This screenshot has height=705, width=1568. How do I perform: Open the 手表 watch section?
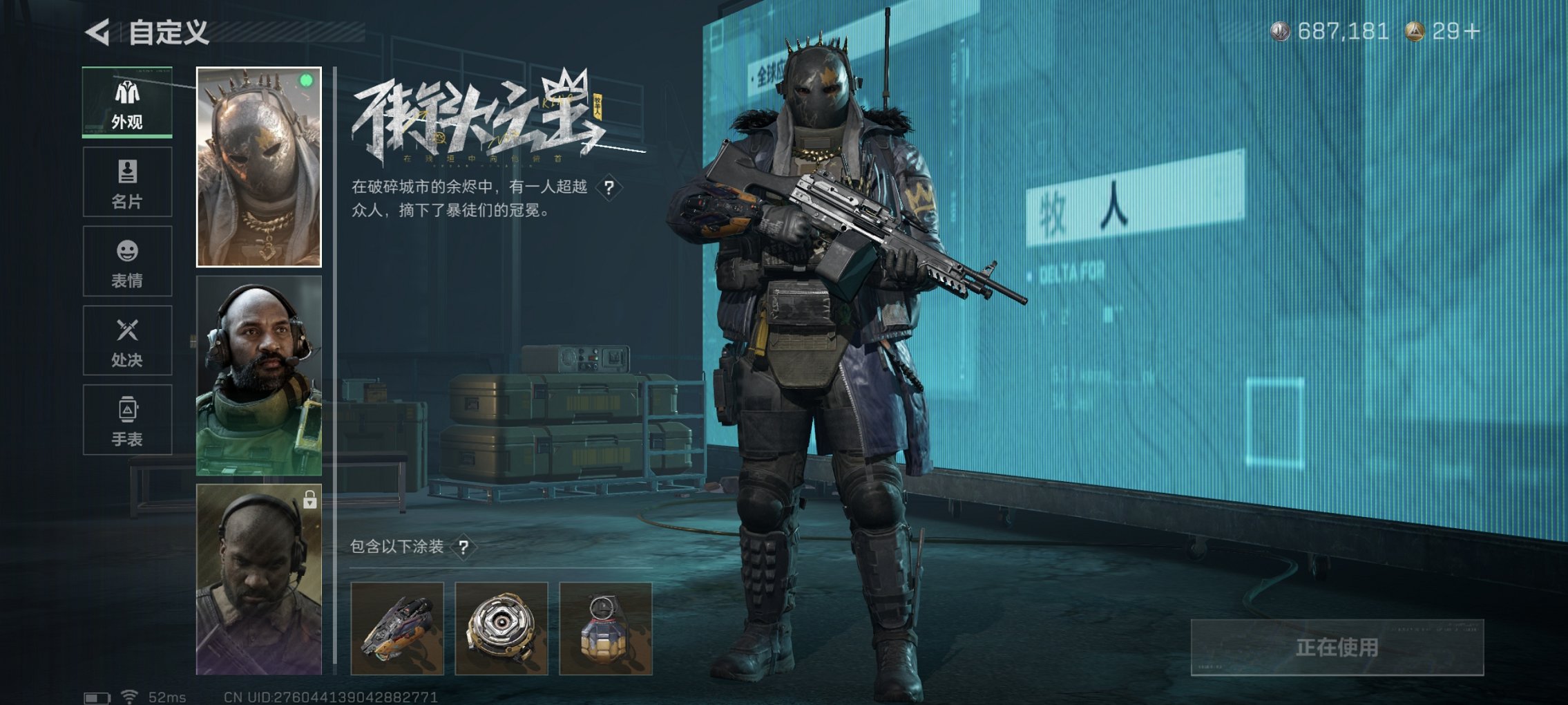tap(126, 420)
